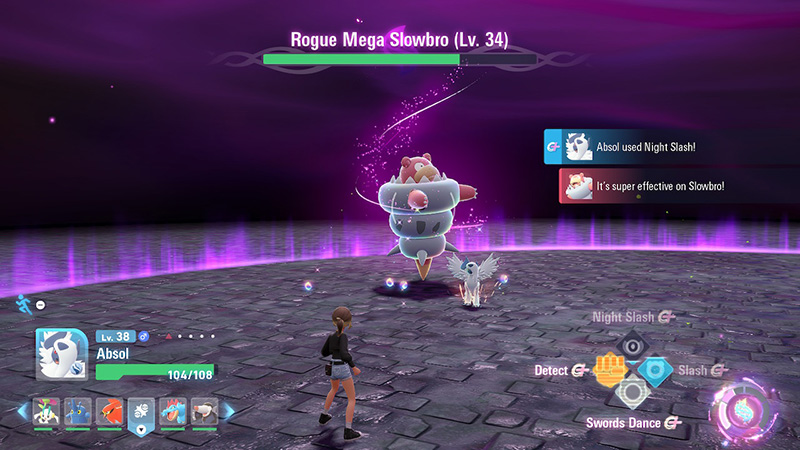Click Absol's portrait in the status panel
The height and width of the screenshot is (450, 800).
pyautogui.click(x=62, y=355)
